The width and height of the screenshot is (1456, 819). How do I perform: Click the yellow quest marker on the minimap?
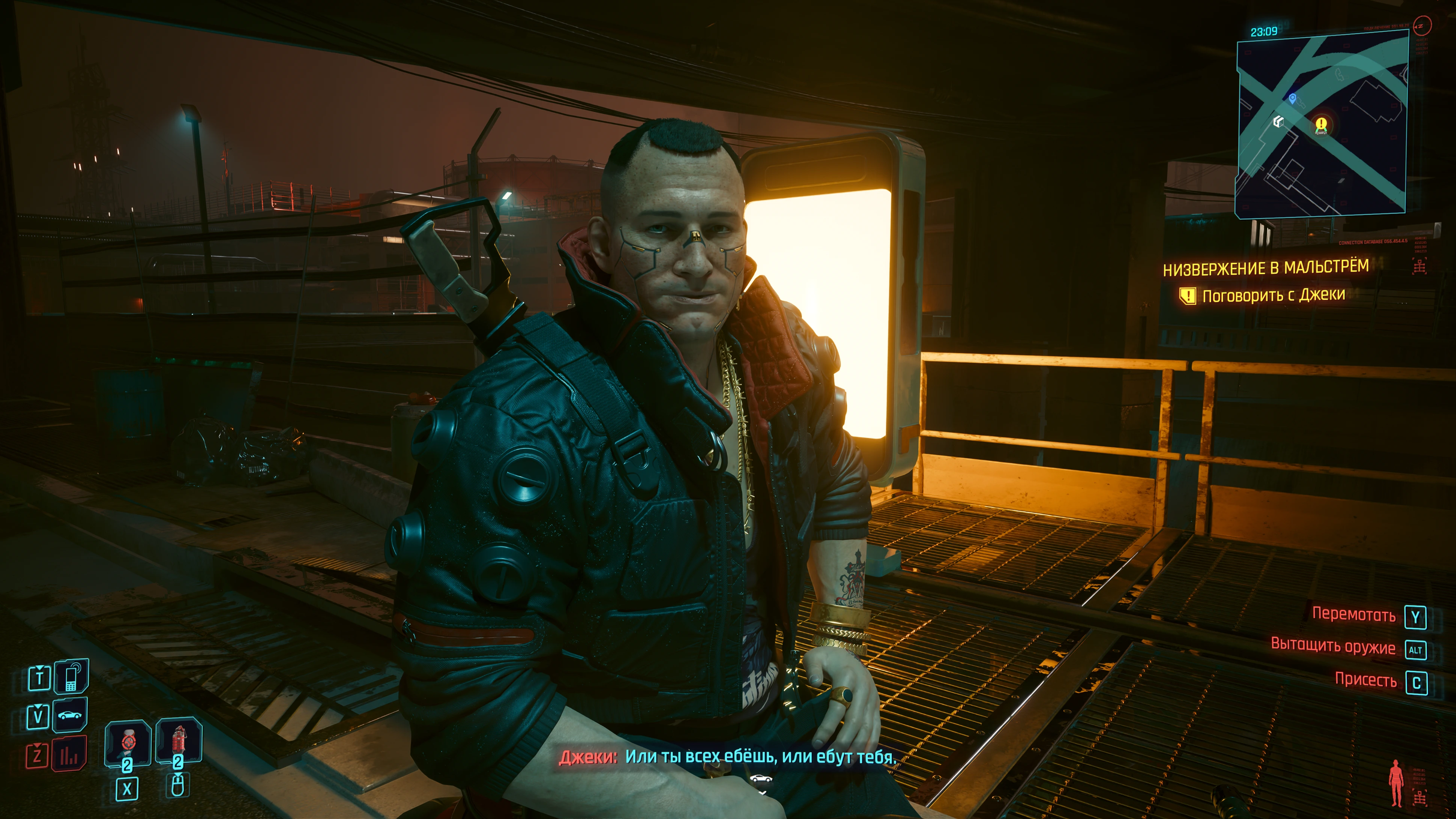(x=1321, y=125)
